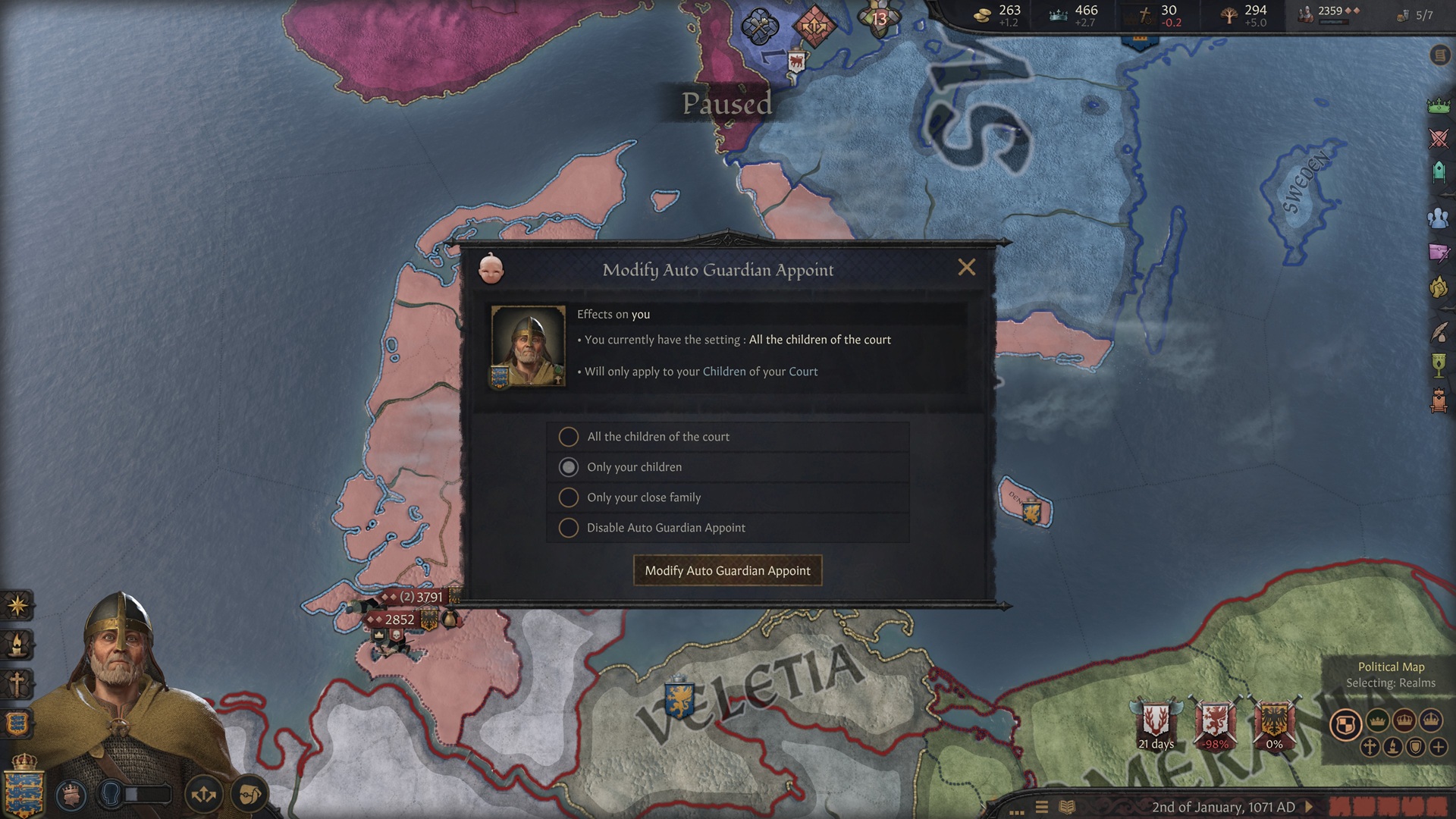Viewport: 1456px width, 819px height.
Task: Pick 'Only your close family' option
Action: click(568, 497)
